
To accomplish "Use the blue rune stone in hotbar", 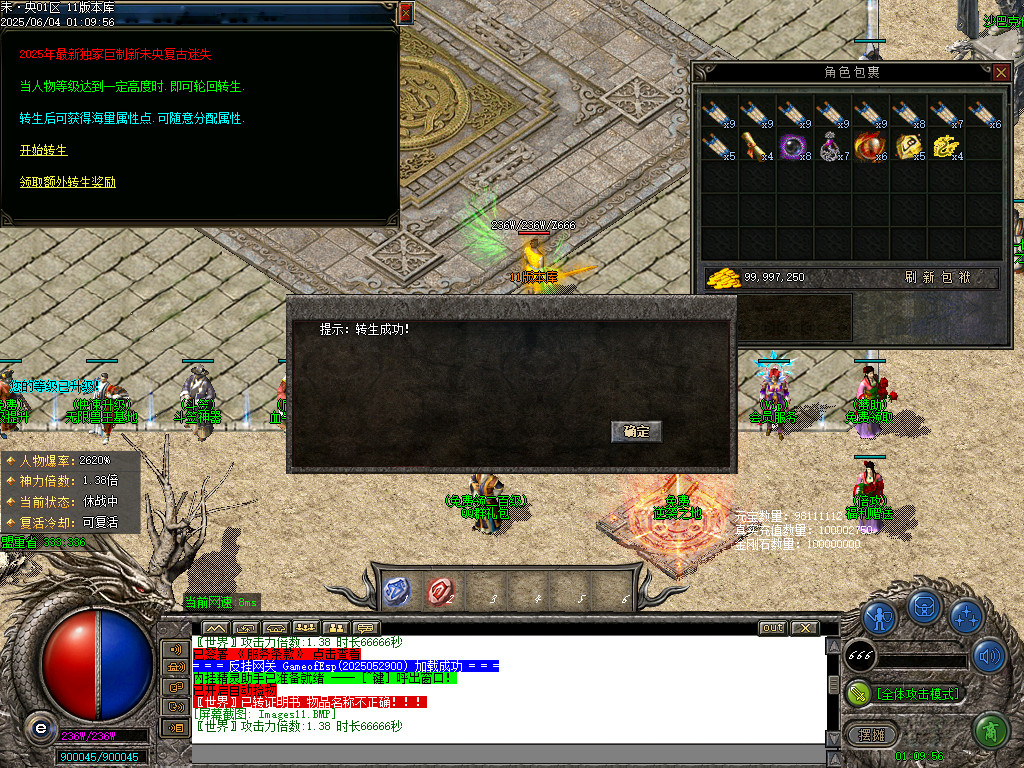I will tap(397, 591).
